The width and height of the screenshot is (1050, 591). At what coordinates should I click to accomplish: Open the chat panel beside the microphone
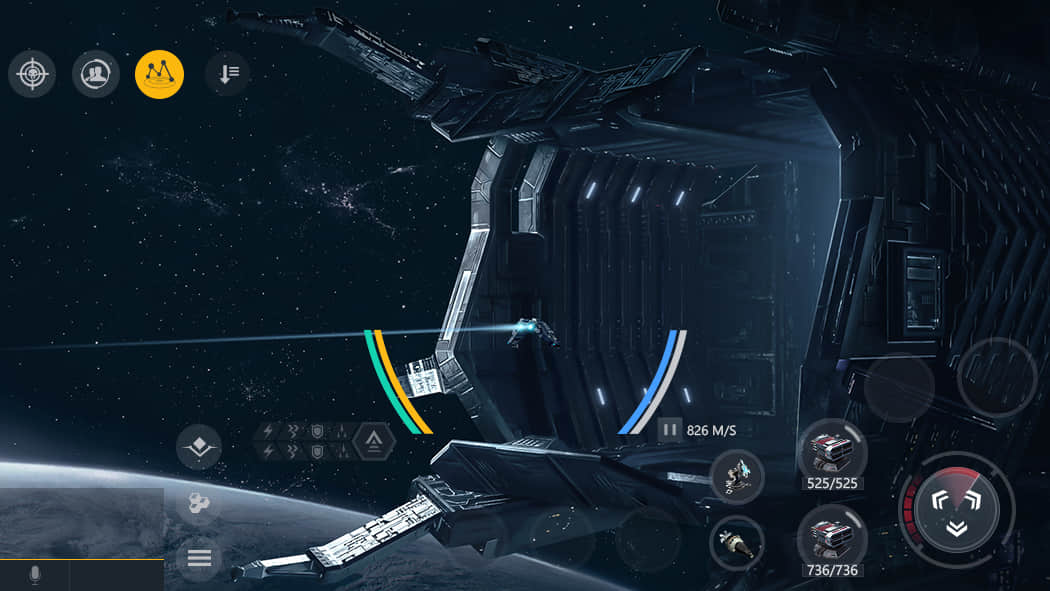point(116,575)
